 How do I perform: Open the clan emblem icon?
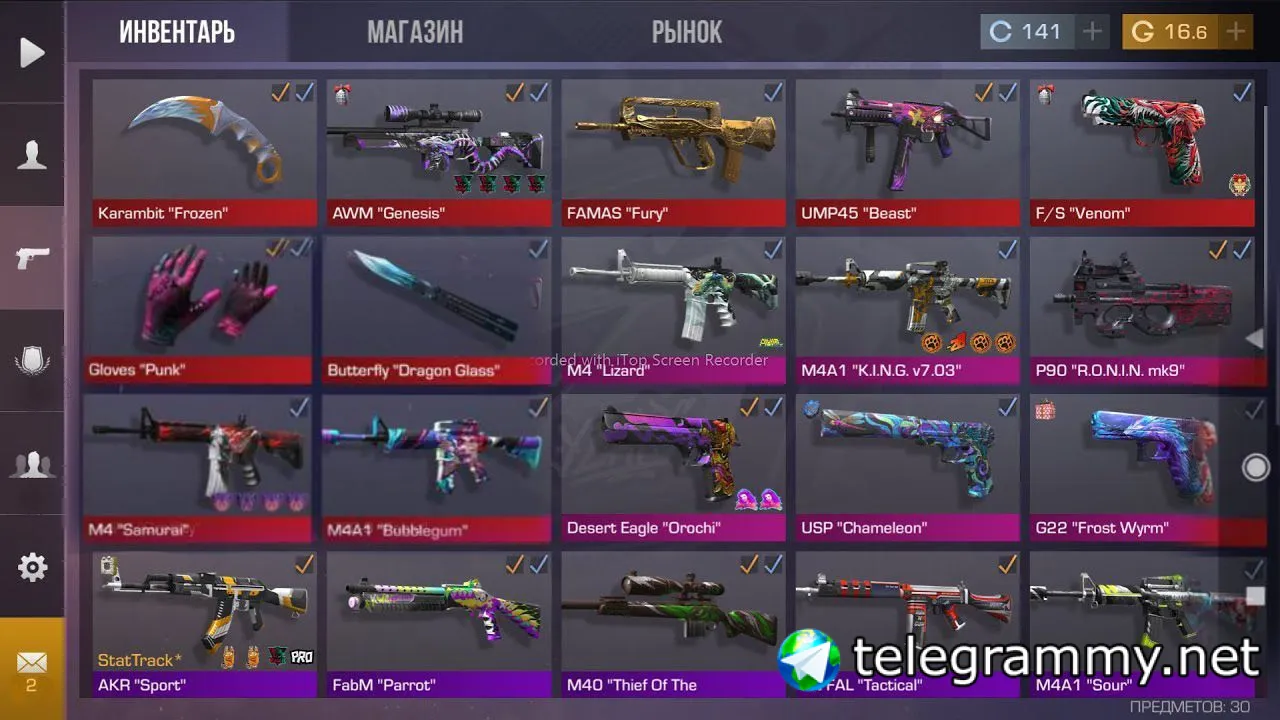tap(32, 361)
